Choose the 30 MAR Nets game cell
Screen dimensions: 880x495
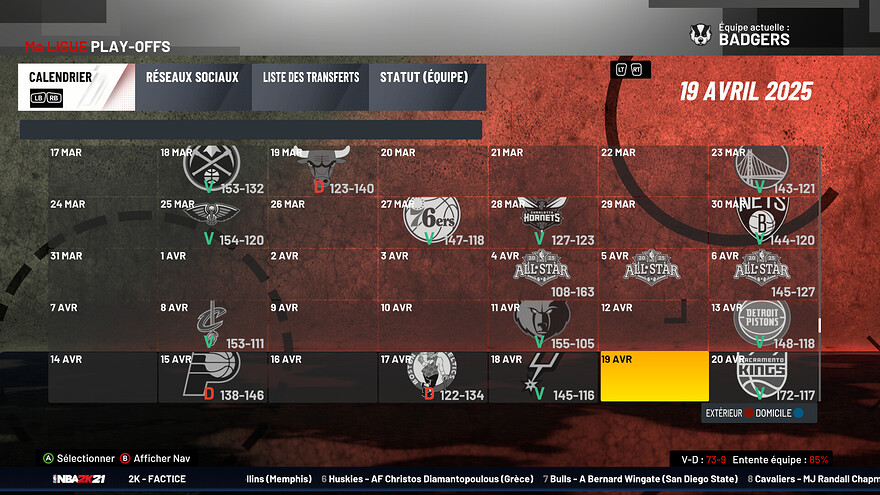[x=764, y=222]
